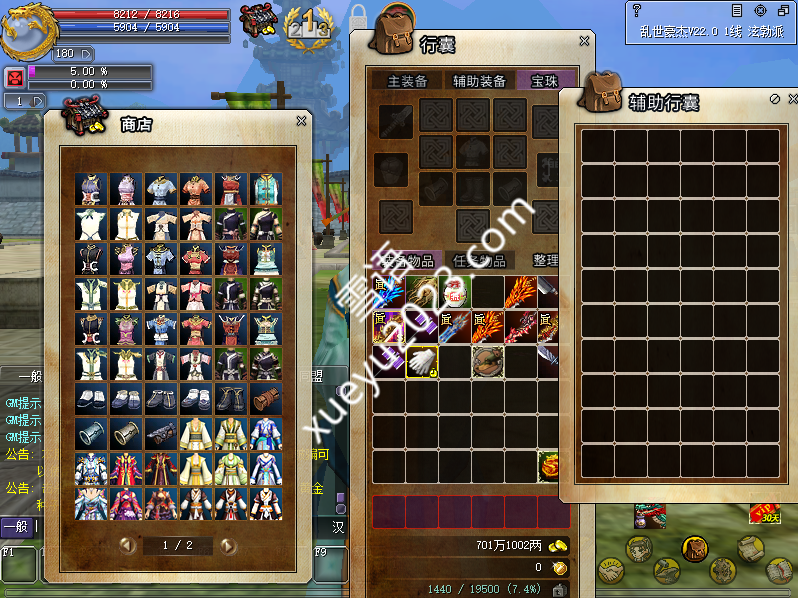Close the 商店 shop window

coord(301,121)
